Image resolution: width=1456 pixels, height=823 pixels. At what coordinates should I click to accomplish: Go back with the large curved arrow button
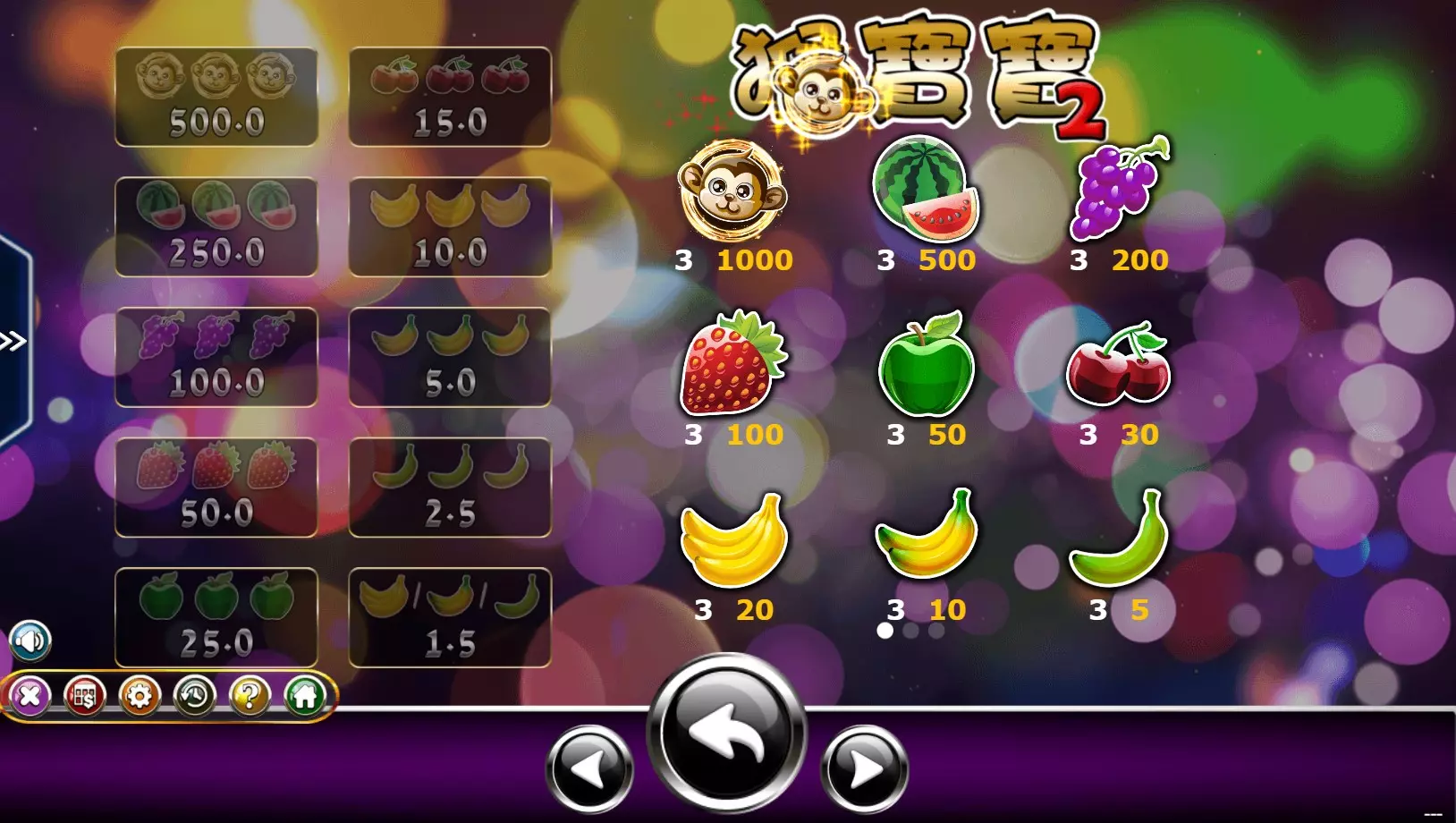click(x=726, y=734)
